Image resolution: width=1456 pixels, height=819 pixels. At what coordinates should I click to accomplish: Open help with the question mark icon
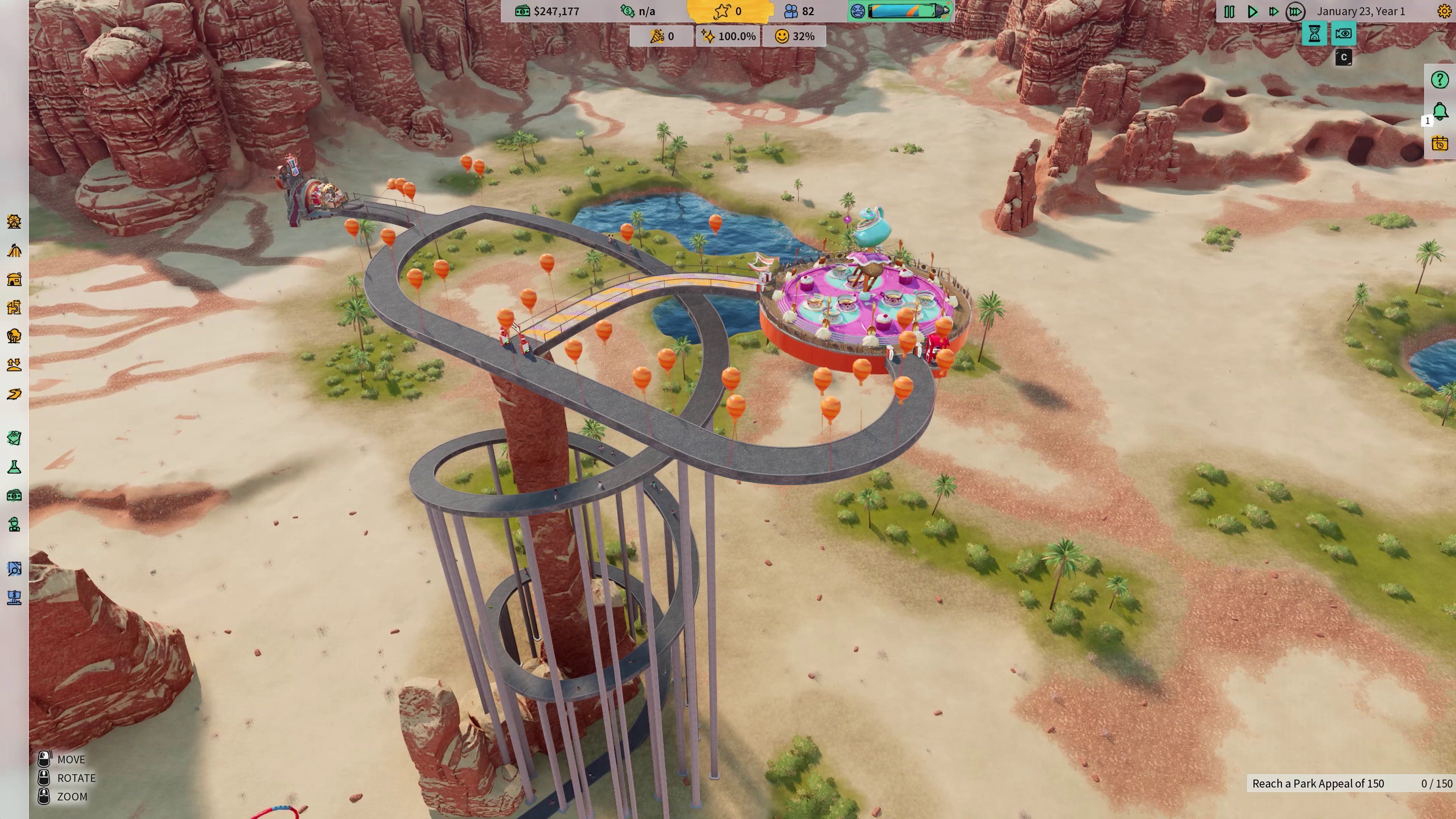(x=1440, y=80)
